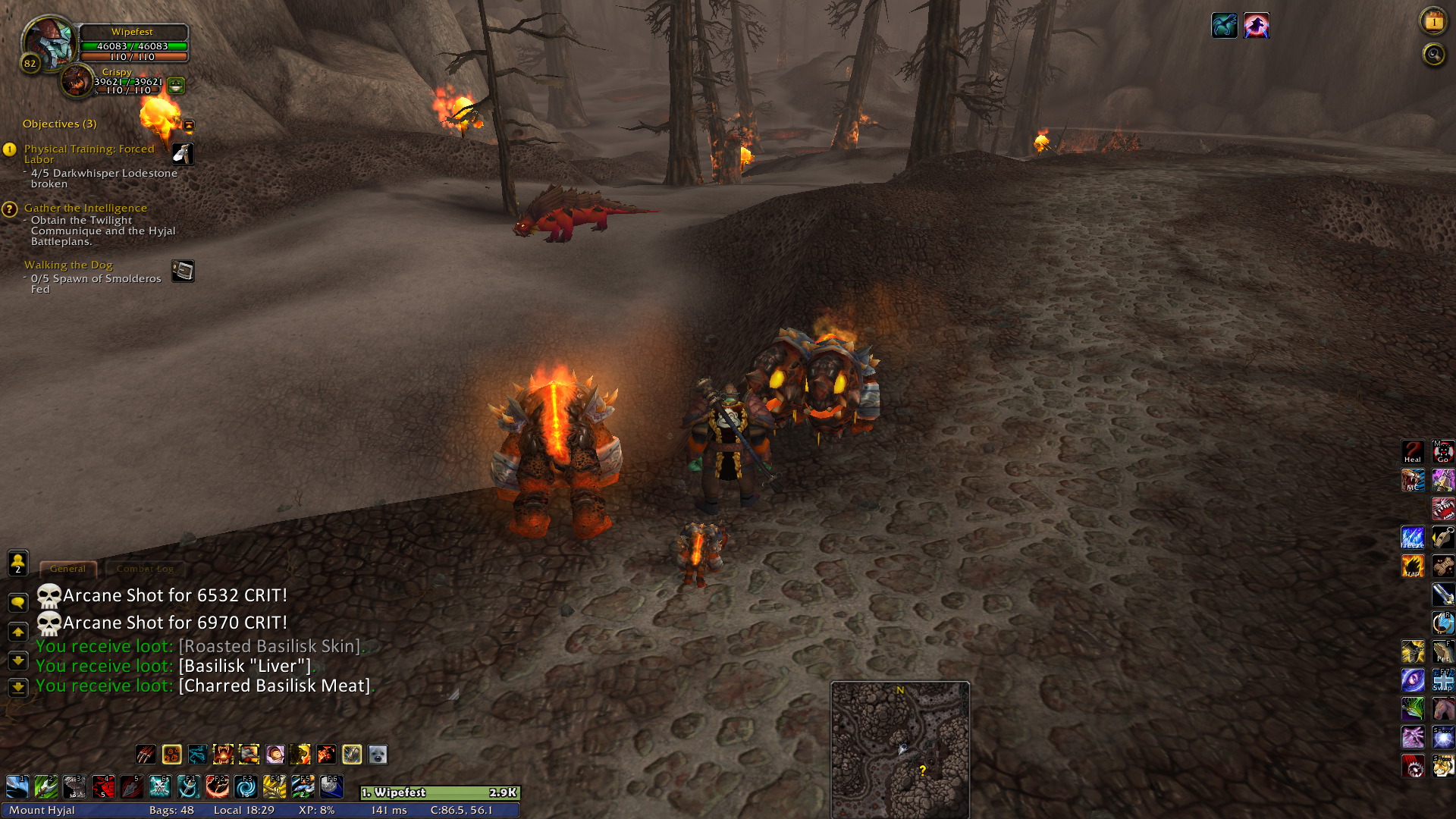Screen dimensions: 1456x819
Task: Use the blue swirl ability on F3
Action: [x=246, y=786]
